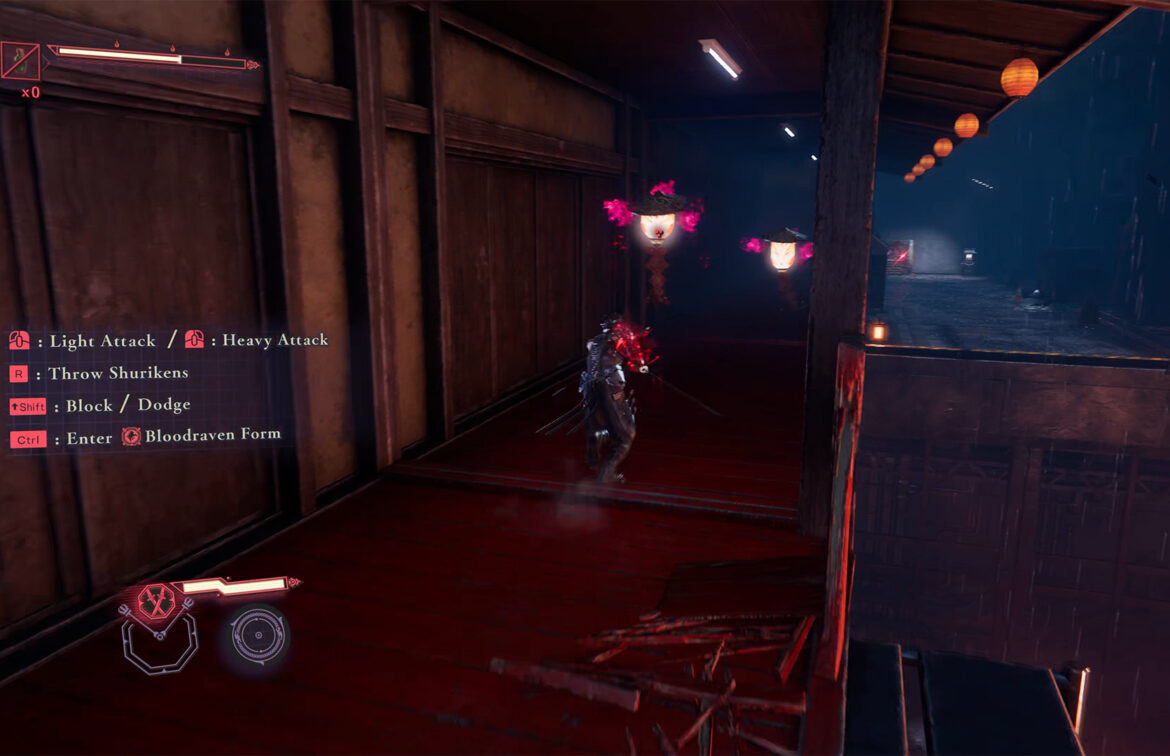Select the empty octagon frame below the swords

159,645
